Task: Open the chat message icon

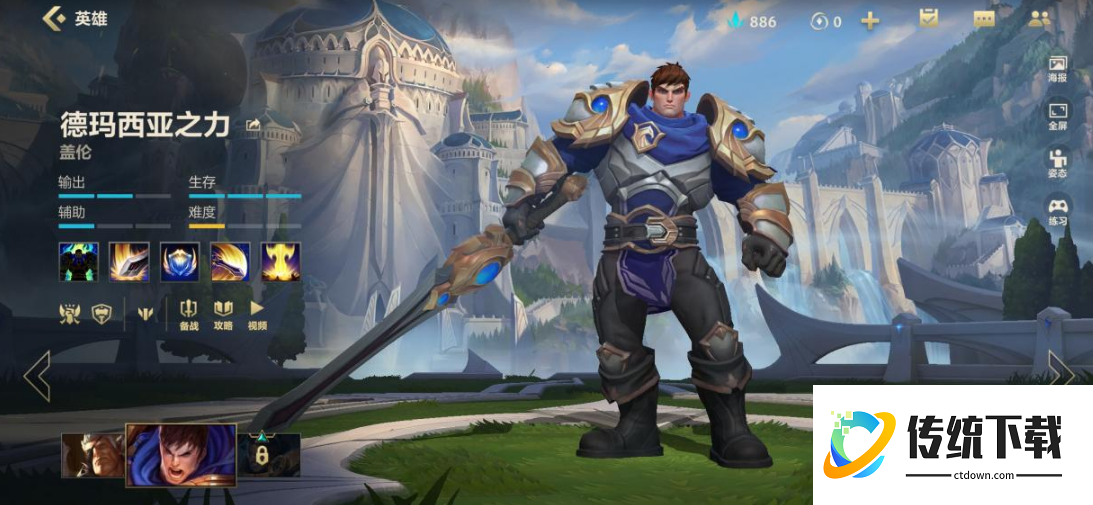Action: coord(984,19)
